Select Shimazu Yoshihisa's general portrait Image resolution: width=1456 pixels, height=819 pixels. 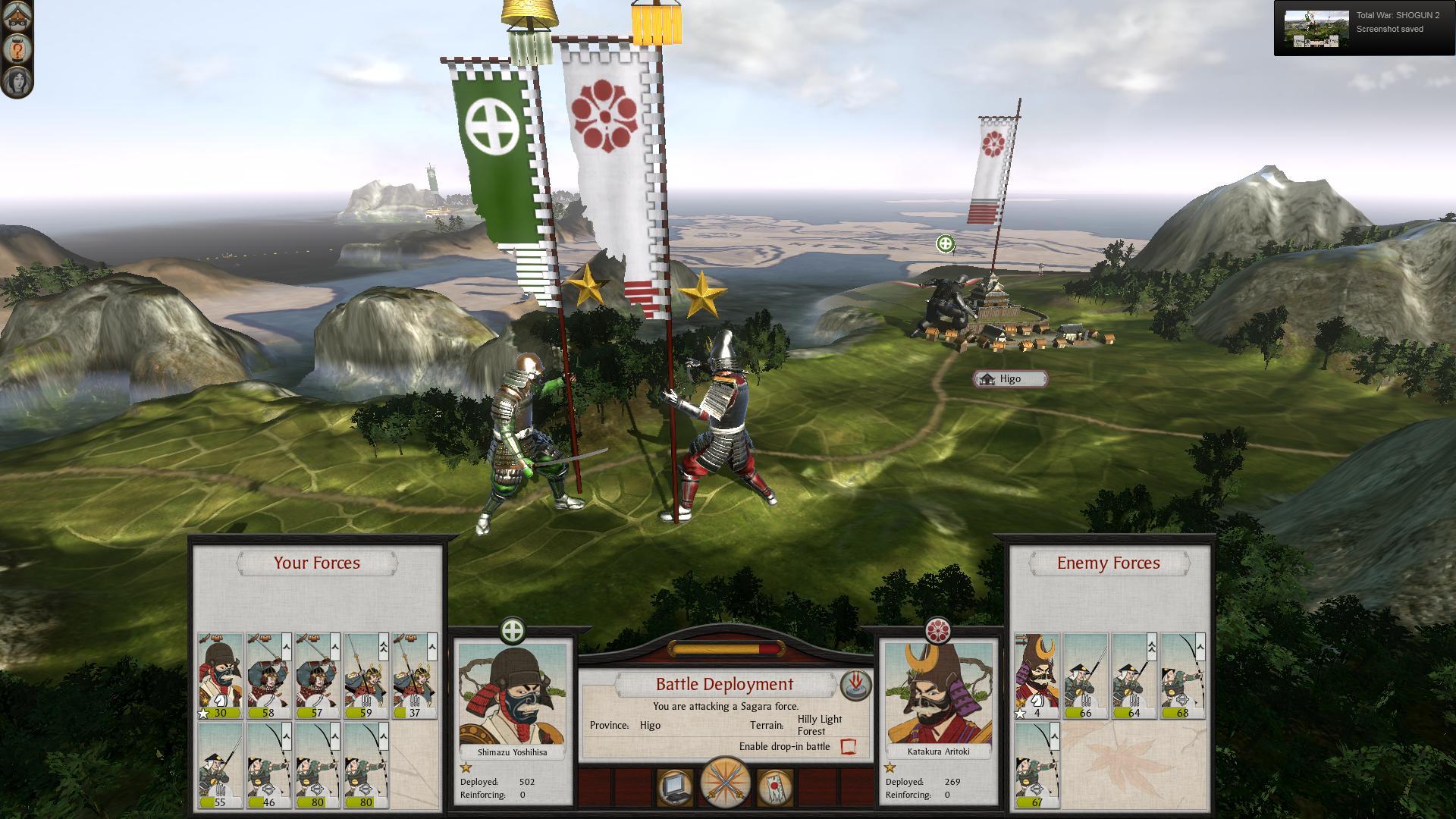point(513,695)
